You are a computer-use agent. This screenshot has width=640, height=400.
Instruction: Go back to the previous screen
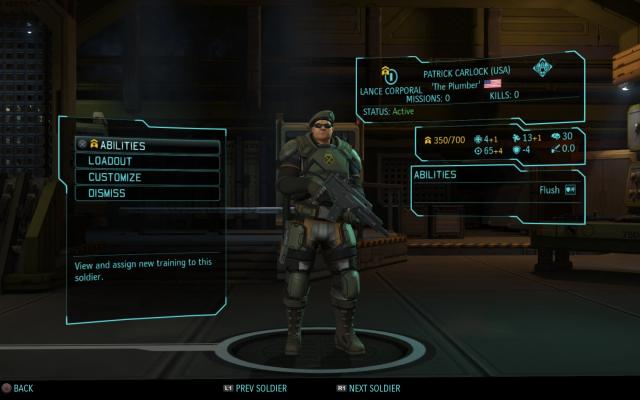point(18,388)
